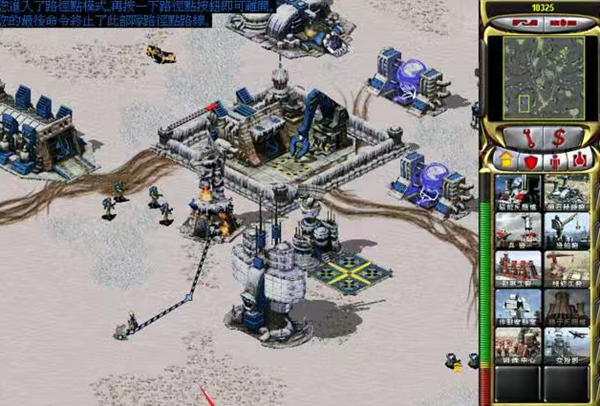Activate the sell dollar-sign button
The image size is (600, 406).
(557, 135)
